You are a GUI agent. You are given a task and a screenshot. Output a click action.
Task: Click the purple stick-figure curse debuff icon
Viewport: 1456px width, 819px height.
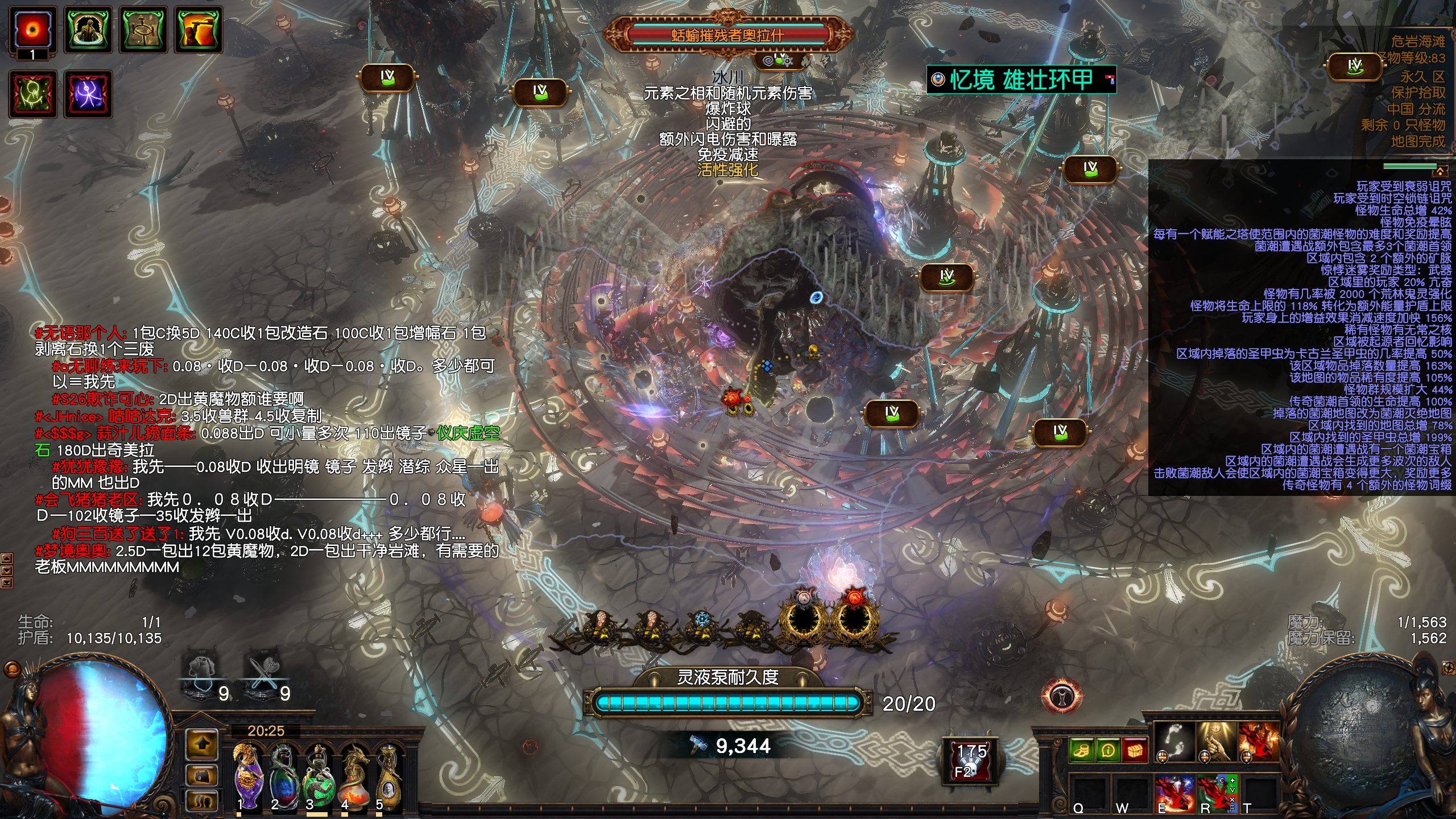coord(88,94)
